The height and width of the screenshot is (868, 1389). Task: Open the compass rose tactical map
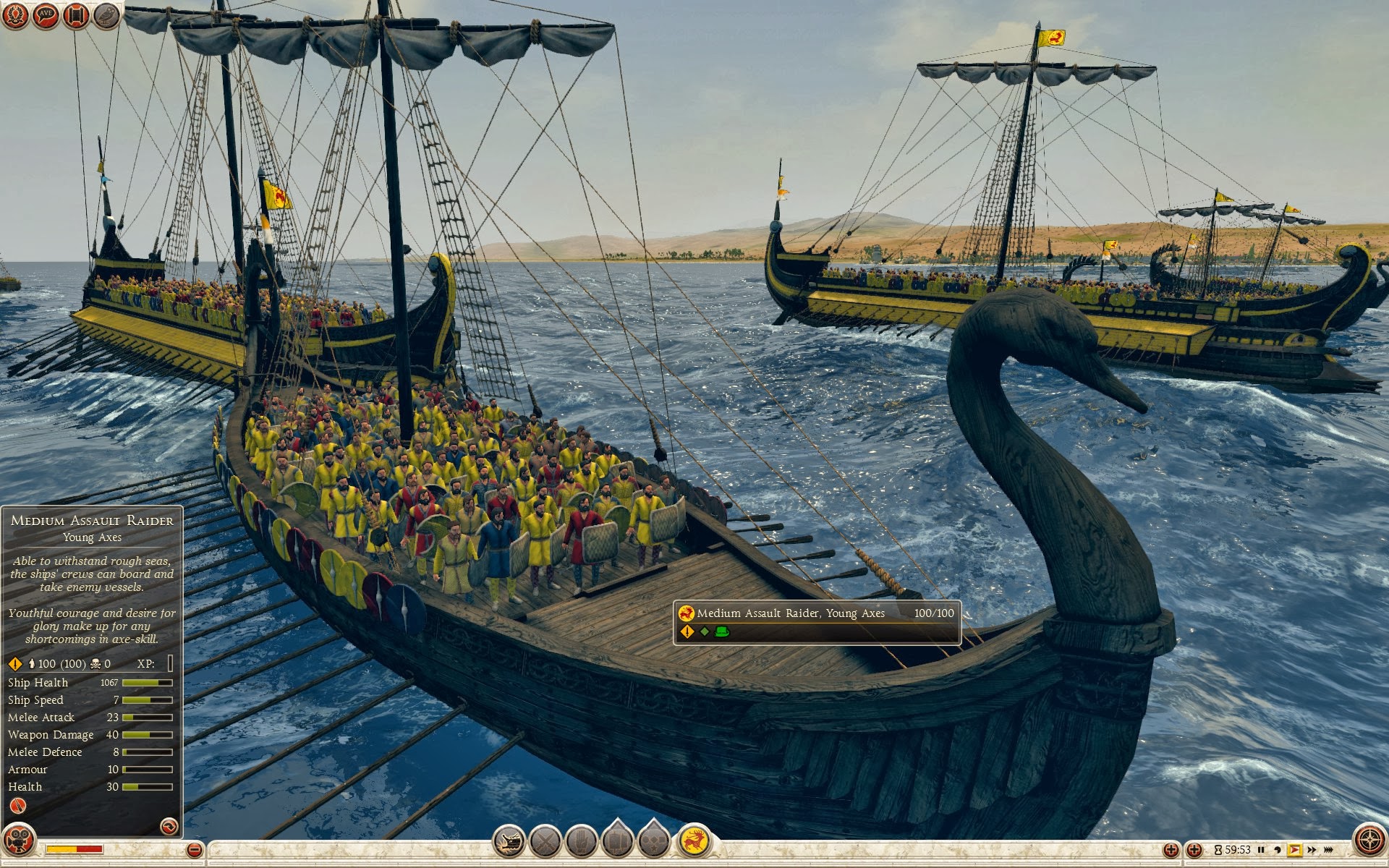pyautogui.click(x=1369, y=841)
